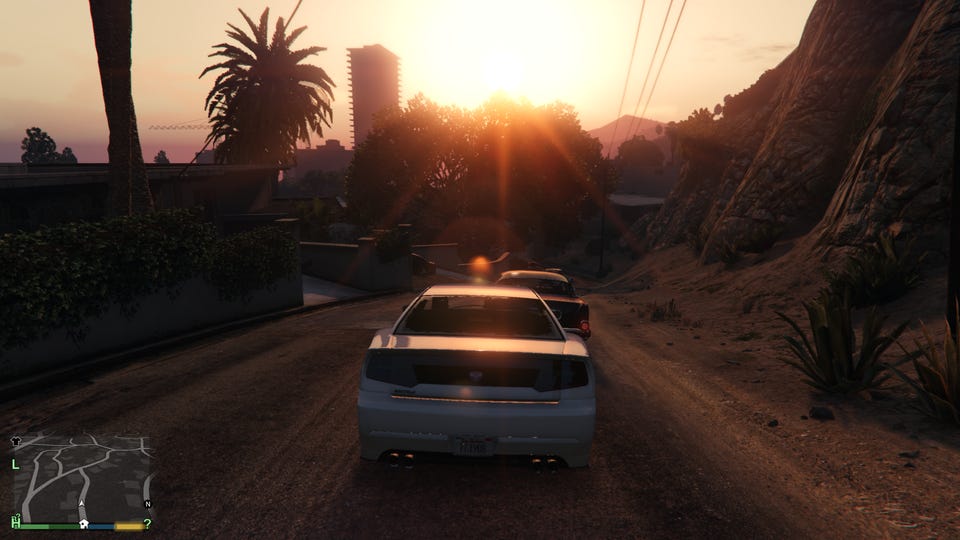Click the green question mark blip

(147, 523)
